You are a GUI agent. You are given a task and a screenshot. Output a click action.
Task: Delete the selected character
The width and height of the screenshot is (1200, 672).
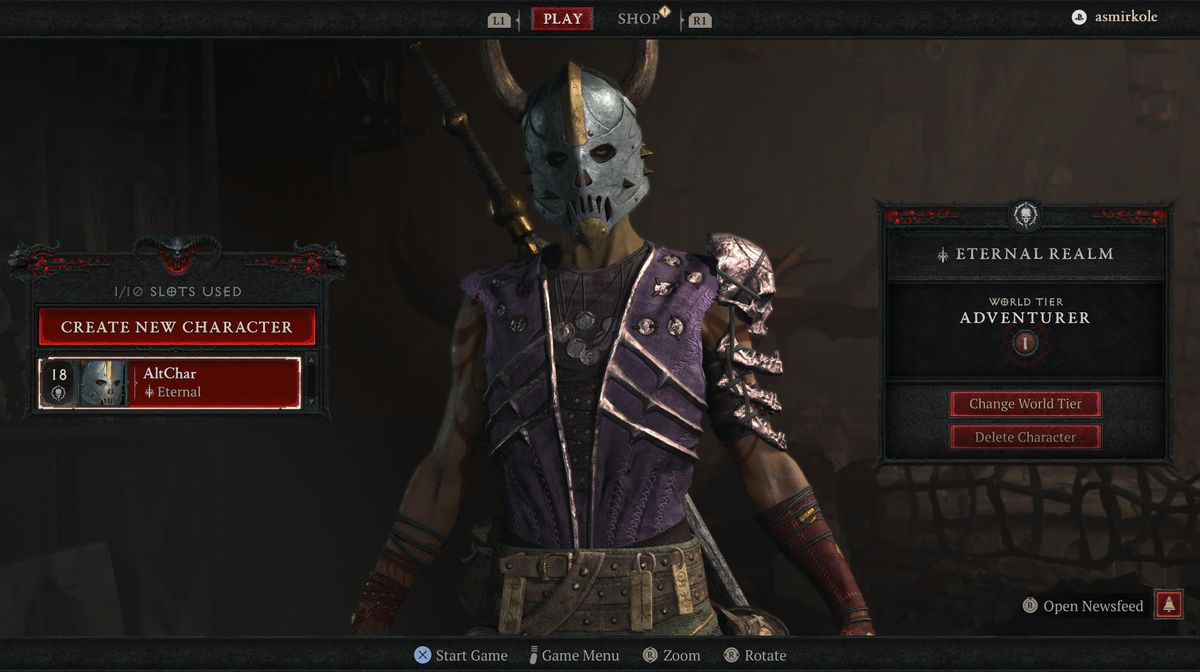(1025, 437)
